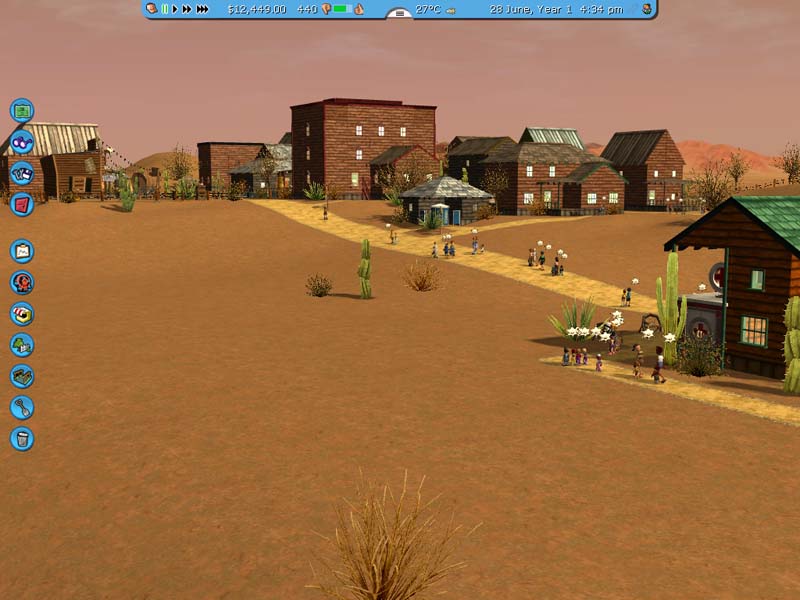
Task: Open the binoculars view options
Action: point(22,142)
